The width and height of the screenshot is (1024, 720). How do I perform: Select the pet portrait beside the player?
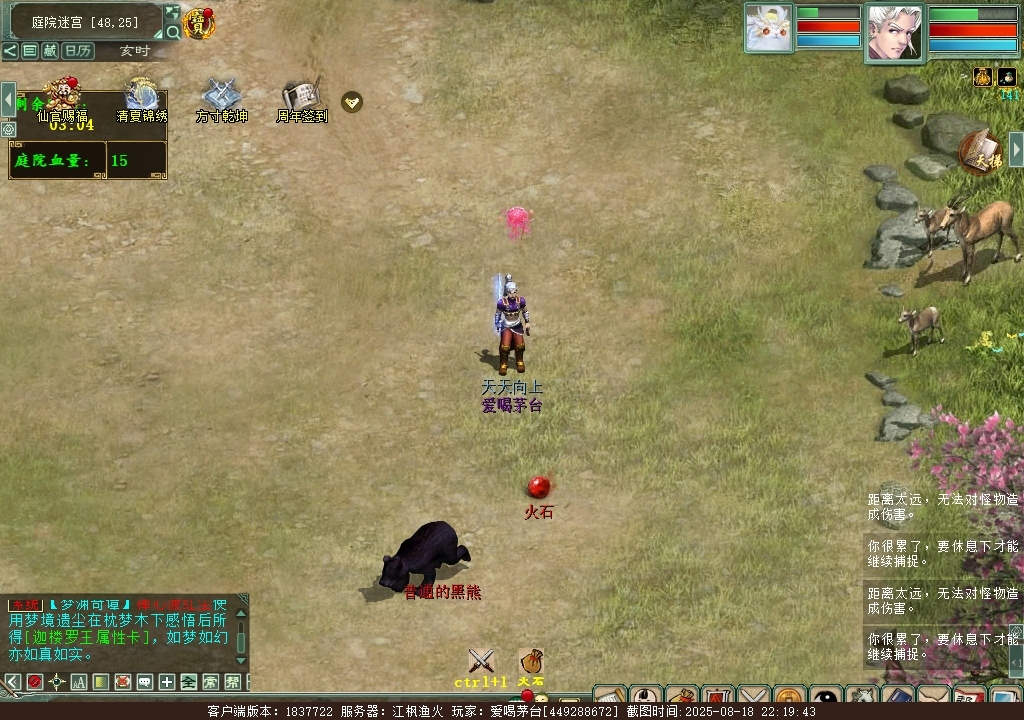768,28
